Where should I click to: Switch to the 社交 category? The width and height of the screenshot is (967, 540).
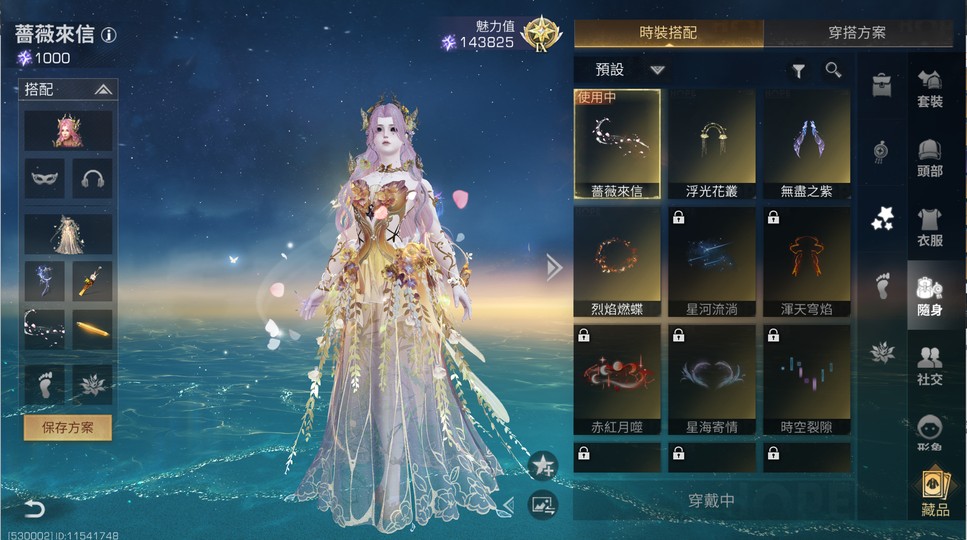click(x=930, y=365)
